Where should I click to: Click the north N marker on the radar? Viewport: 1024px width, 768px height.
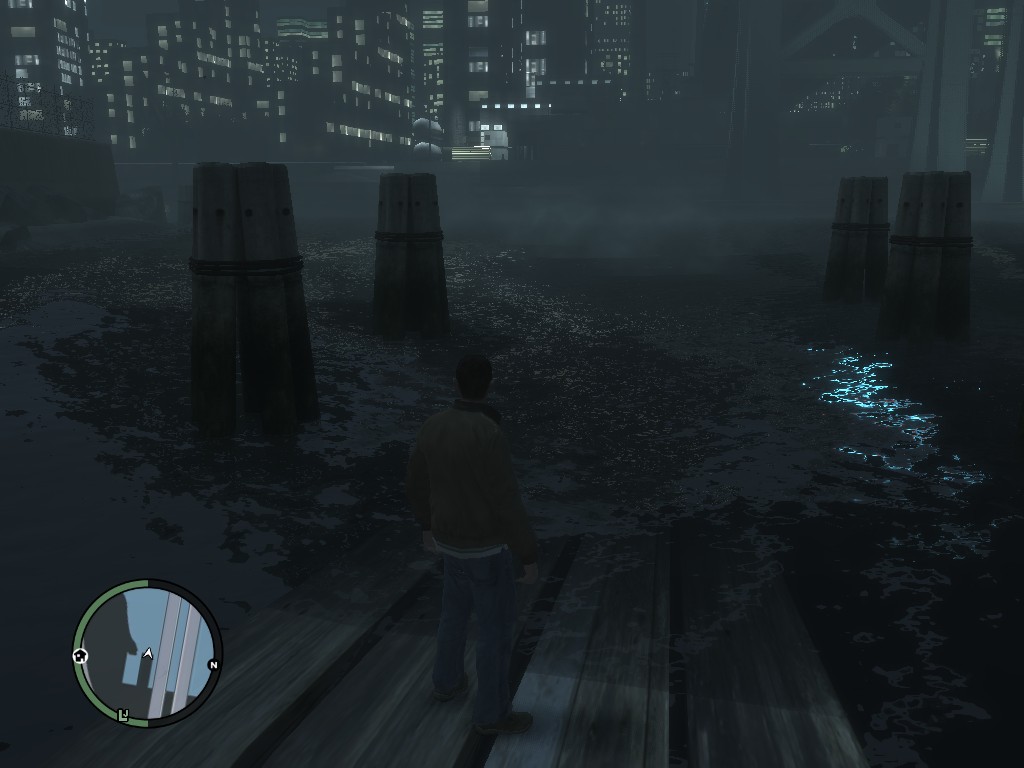click(213, 665)
